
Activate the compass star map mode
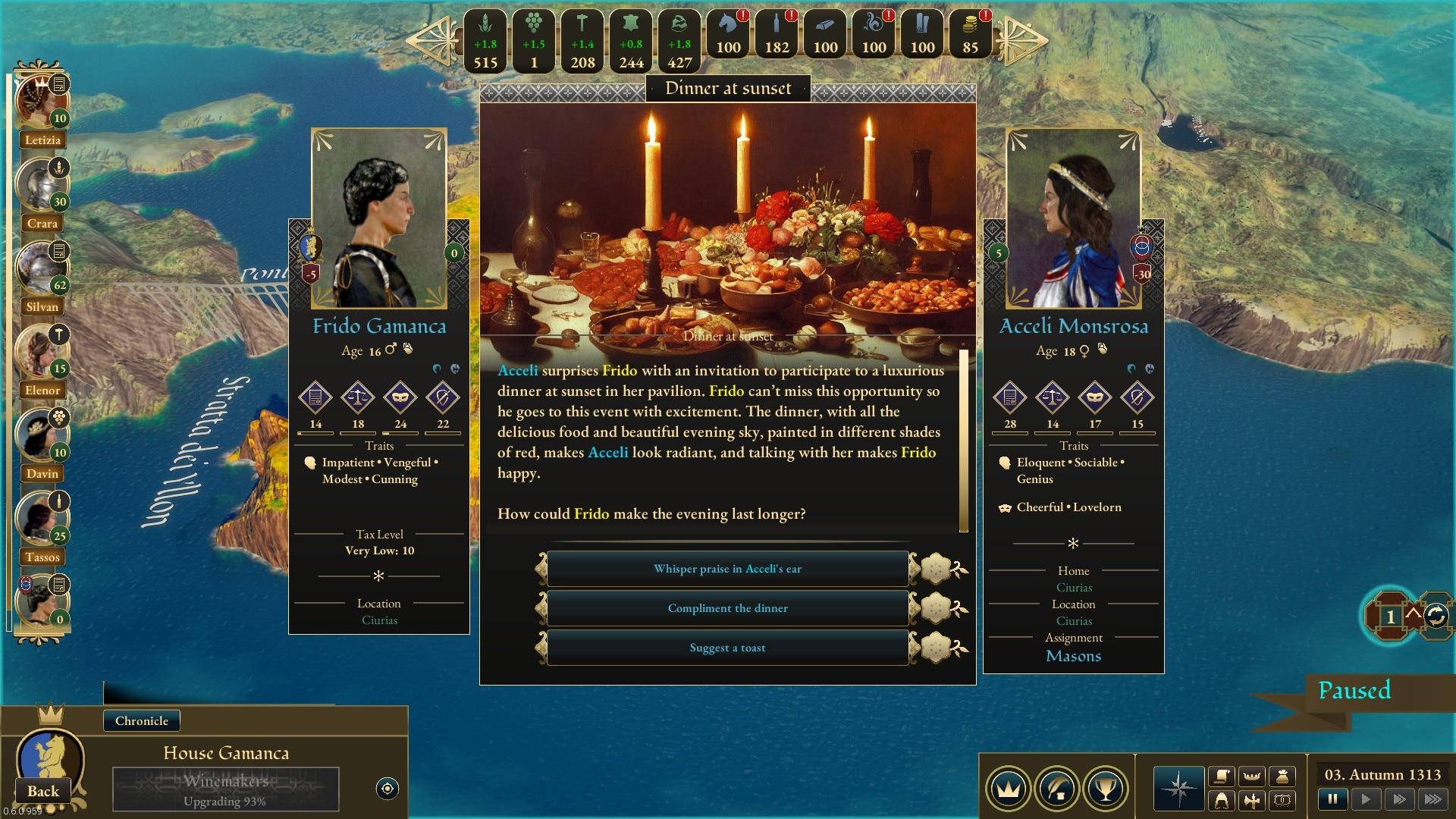point(1178,789)
